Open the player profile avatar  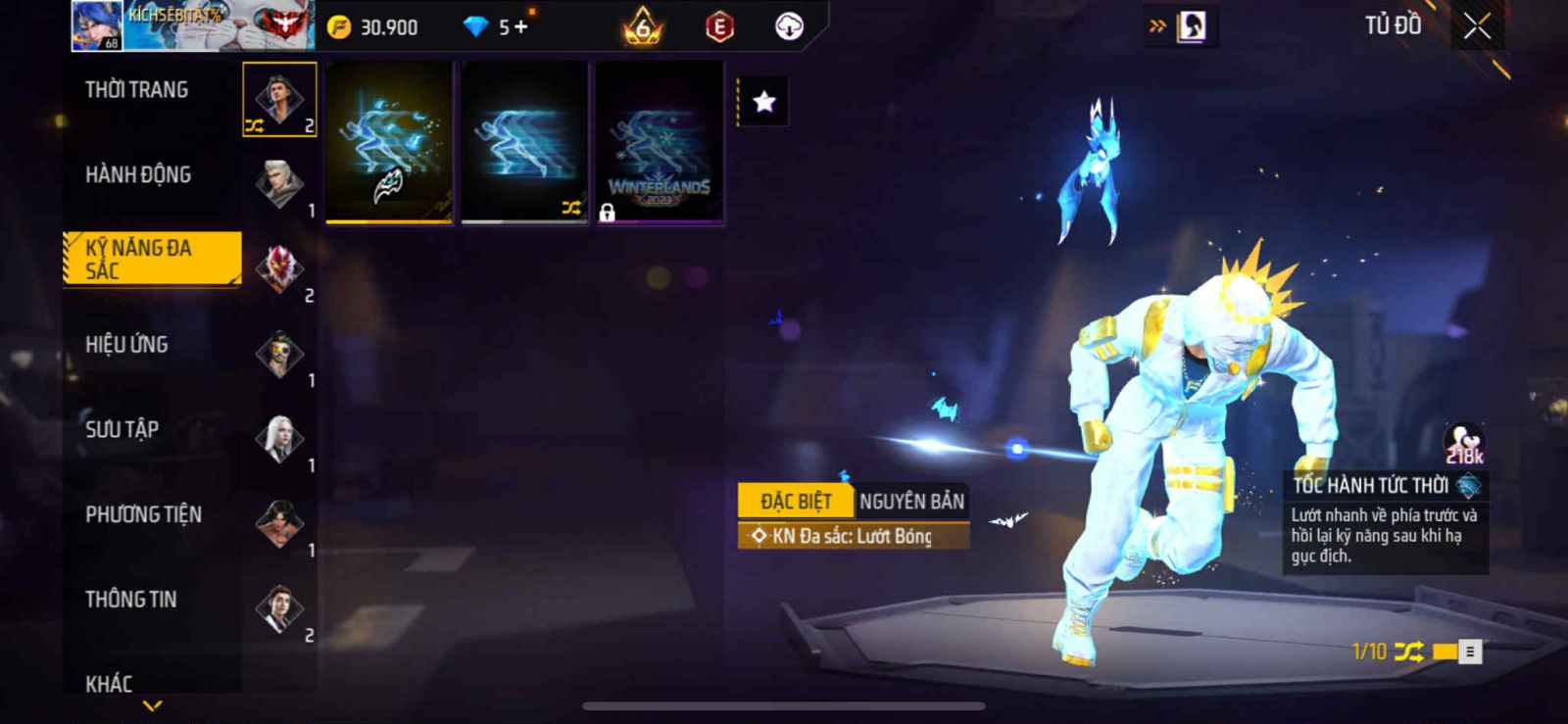pos(96,25)
